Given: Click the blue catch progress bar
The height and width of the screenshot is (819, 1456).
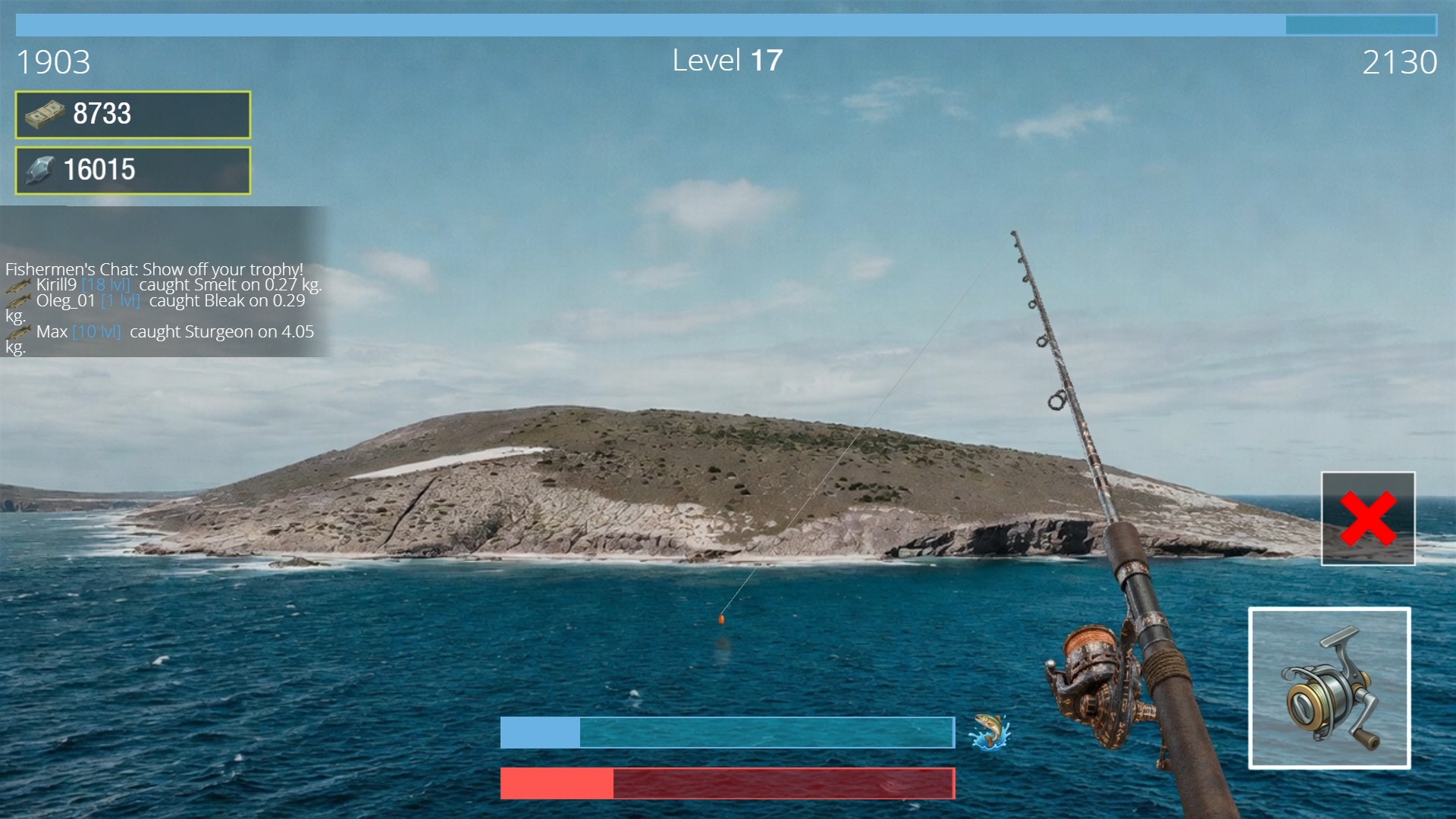Looking at the screenshot, I should tap(728, 733).
